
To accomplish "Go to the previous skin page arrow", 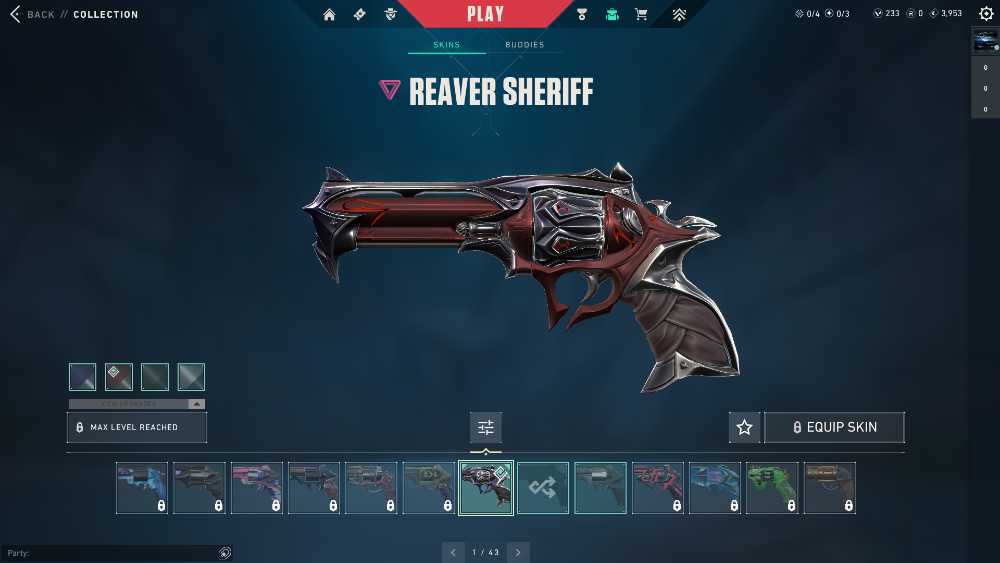I will click(x=453, y=552).
